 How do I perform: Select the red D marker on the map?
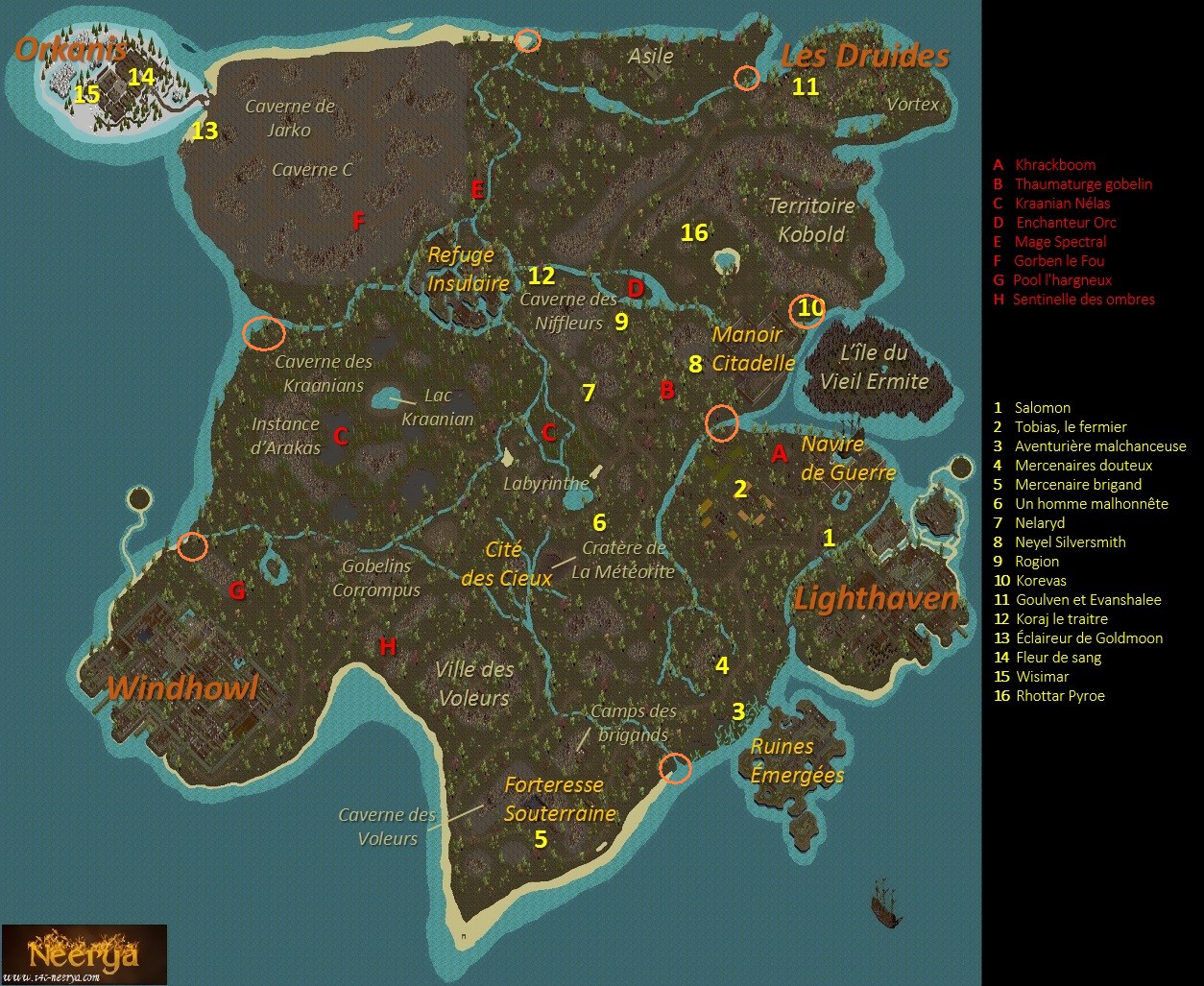coord(635,287)
